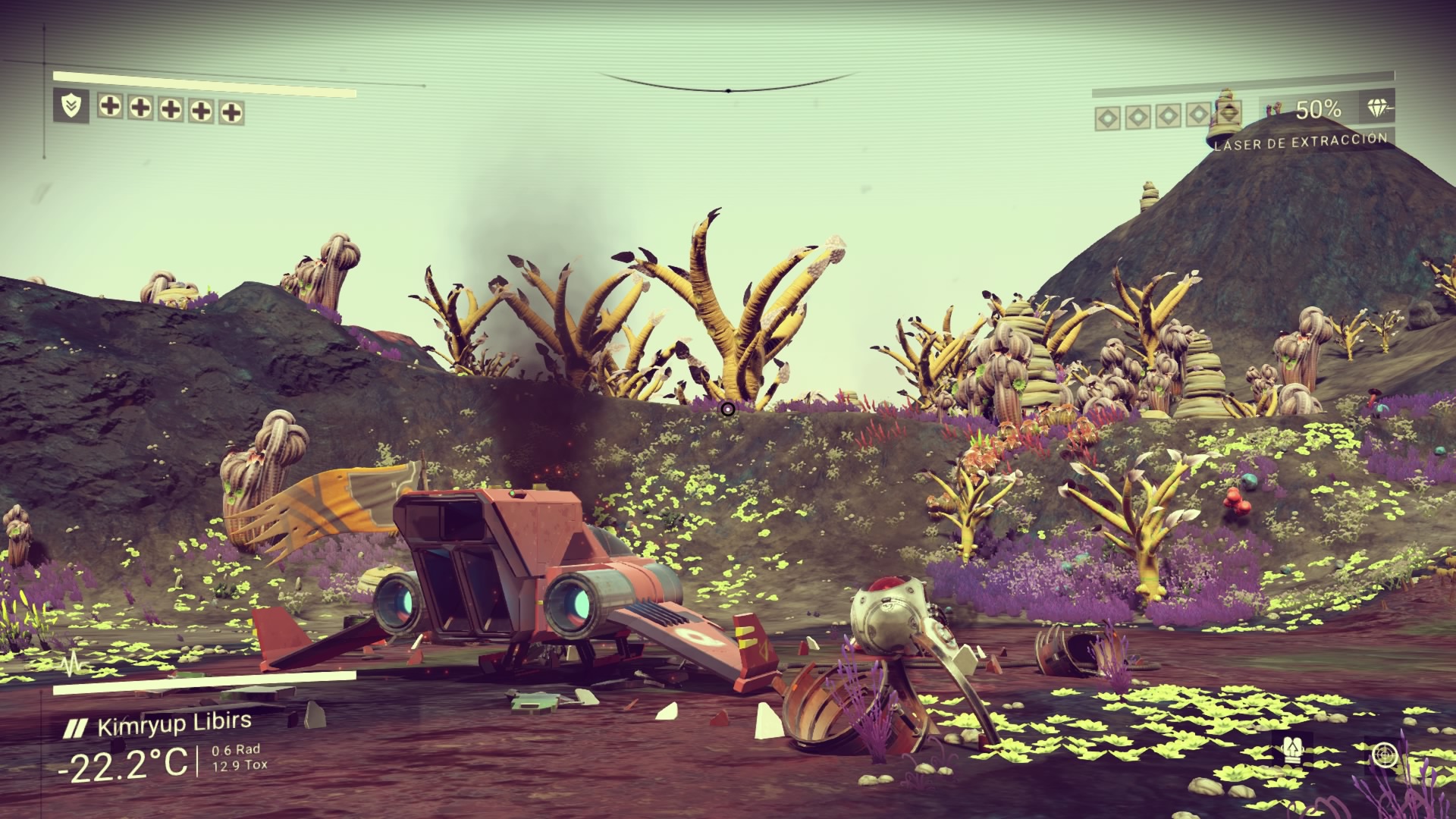Select the mining laser diamond icon
This screenshot has height=819, width=1456.
point(1379,108)
